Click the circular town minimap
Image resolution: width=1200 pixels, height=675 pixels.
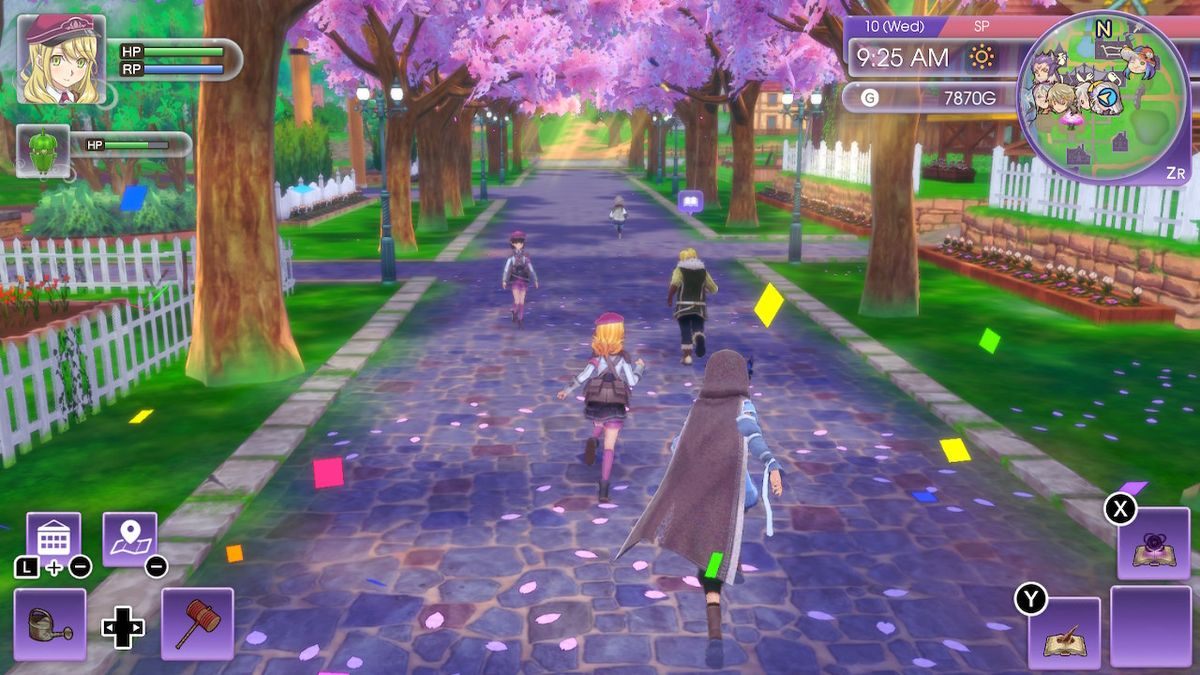[1103, 97]
